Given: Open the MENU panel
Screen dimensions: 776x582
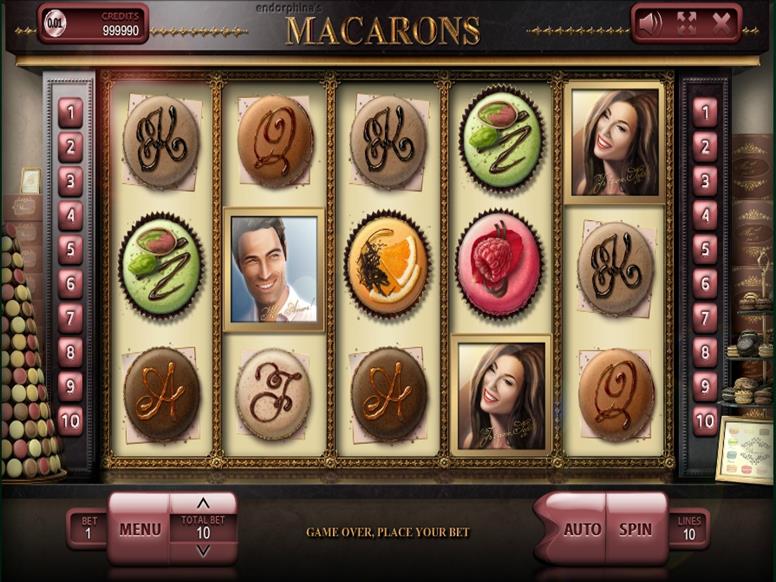Looking at the screenshot, I should pos(139,529).
